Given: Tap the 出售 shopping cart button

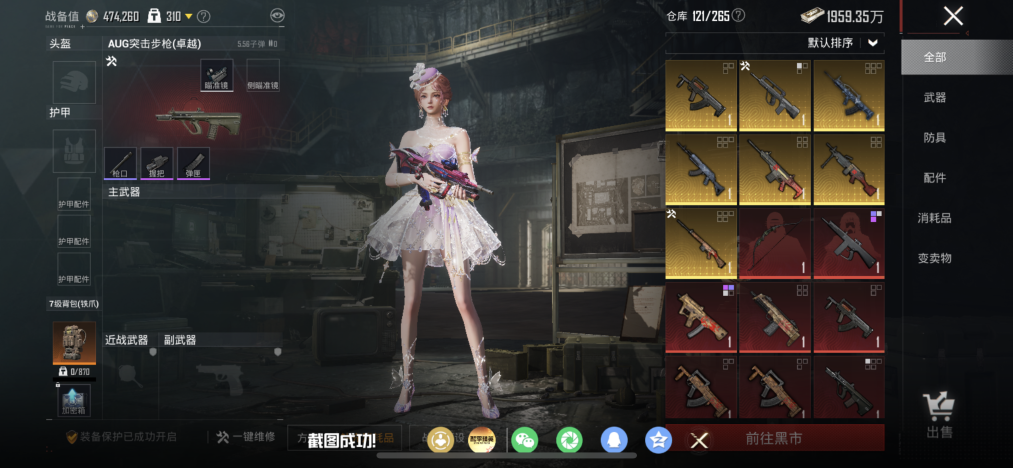Looking at the screenshot, I should click(939, 413).
